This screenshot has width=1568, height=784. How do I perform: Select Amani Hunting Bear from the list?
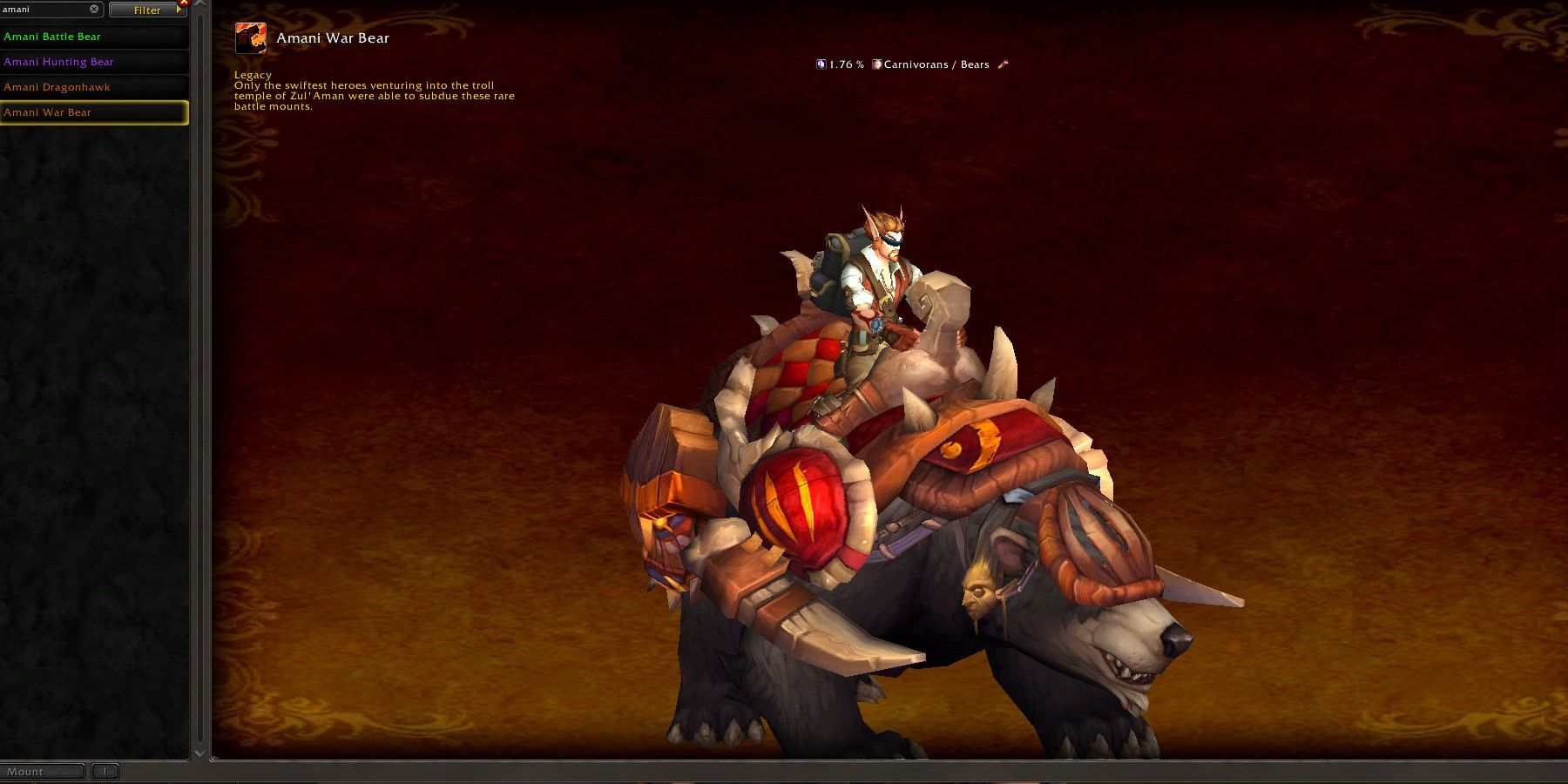[58, 61]
